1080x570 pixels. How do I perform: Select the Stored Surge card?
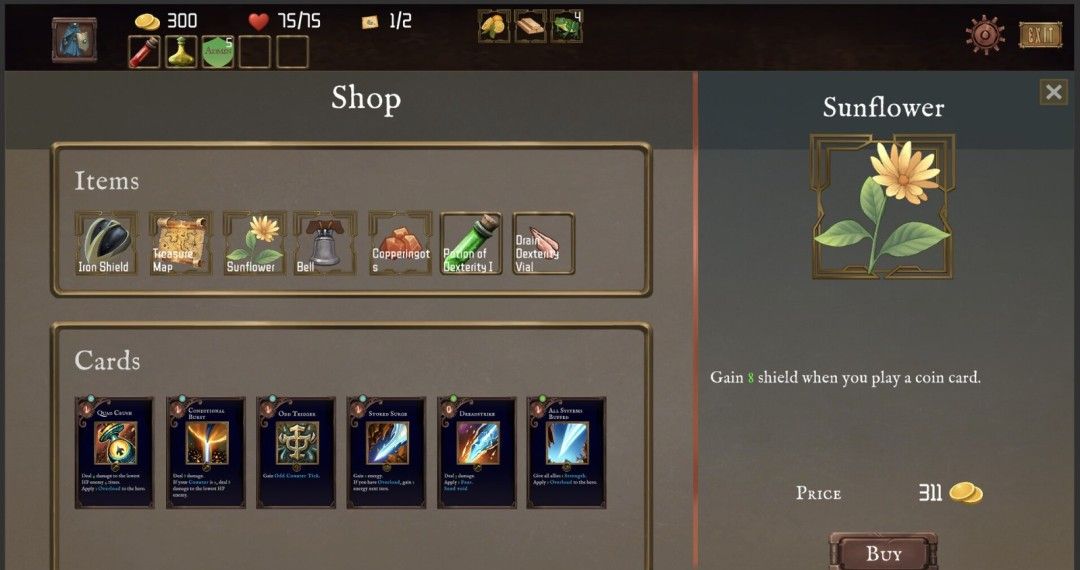pyautogui.click(x=386, y=452)
